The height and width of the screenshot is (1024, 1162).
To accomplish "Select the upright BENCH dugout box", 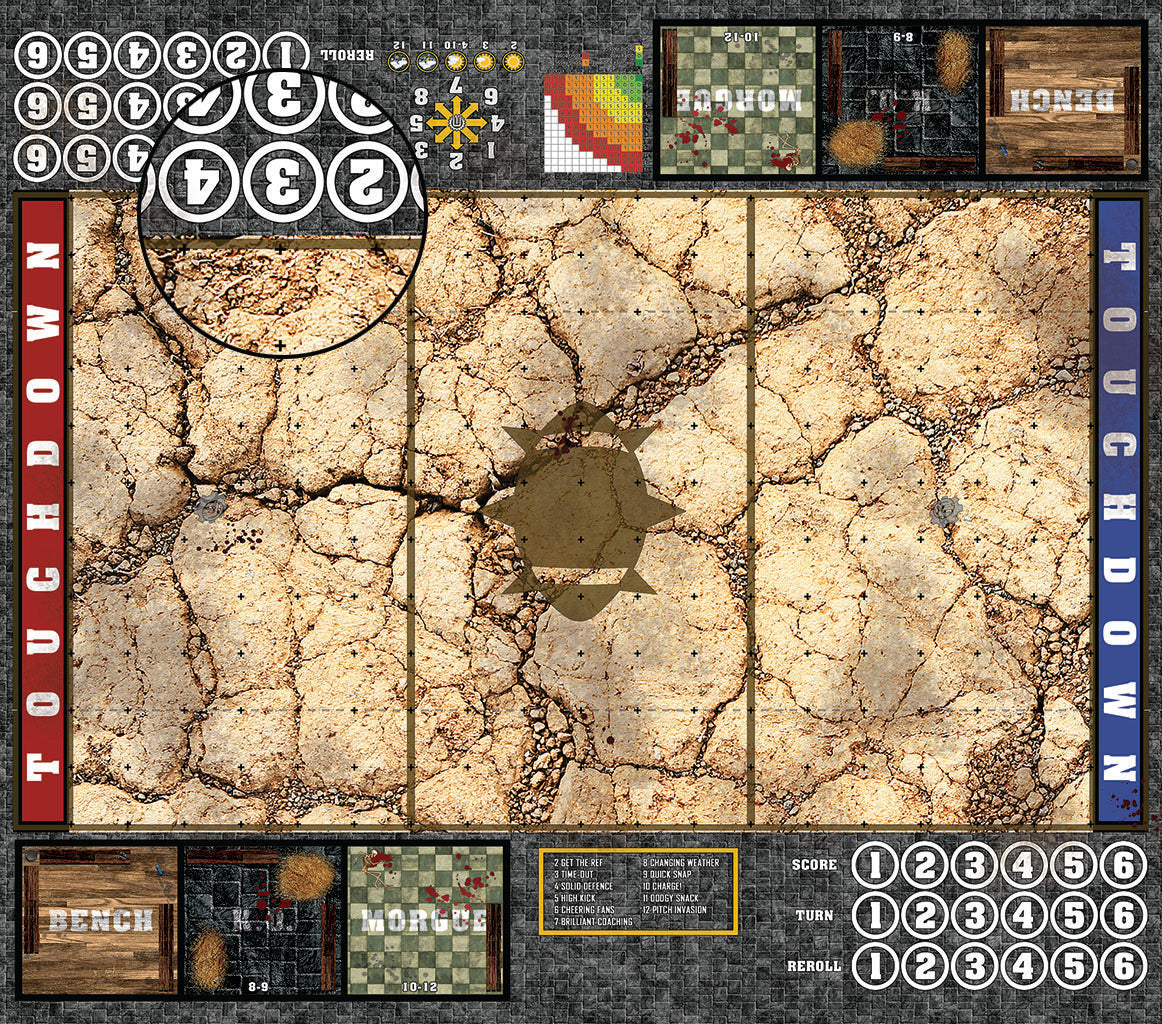I will point(99,921).
